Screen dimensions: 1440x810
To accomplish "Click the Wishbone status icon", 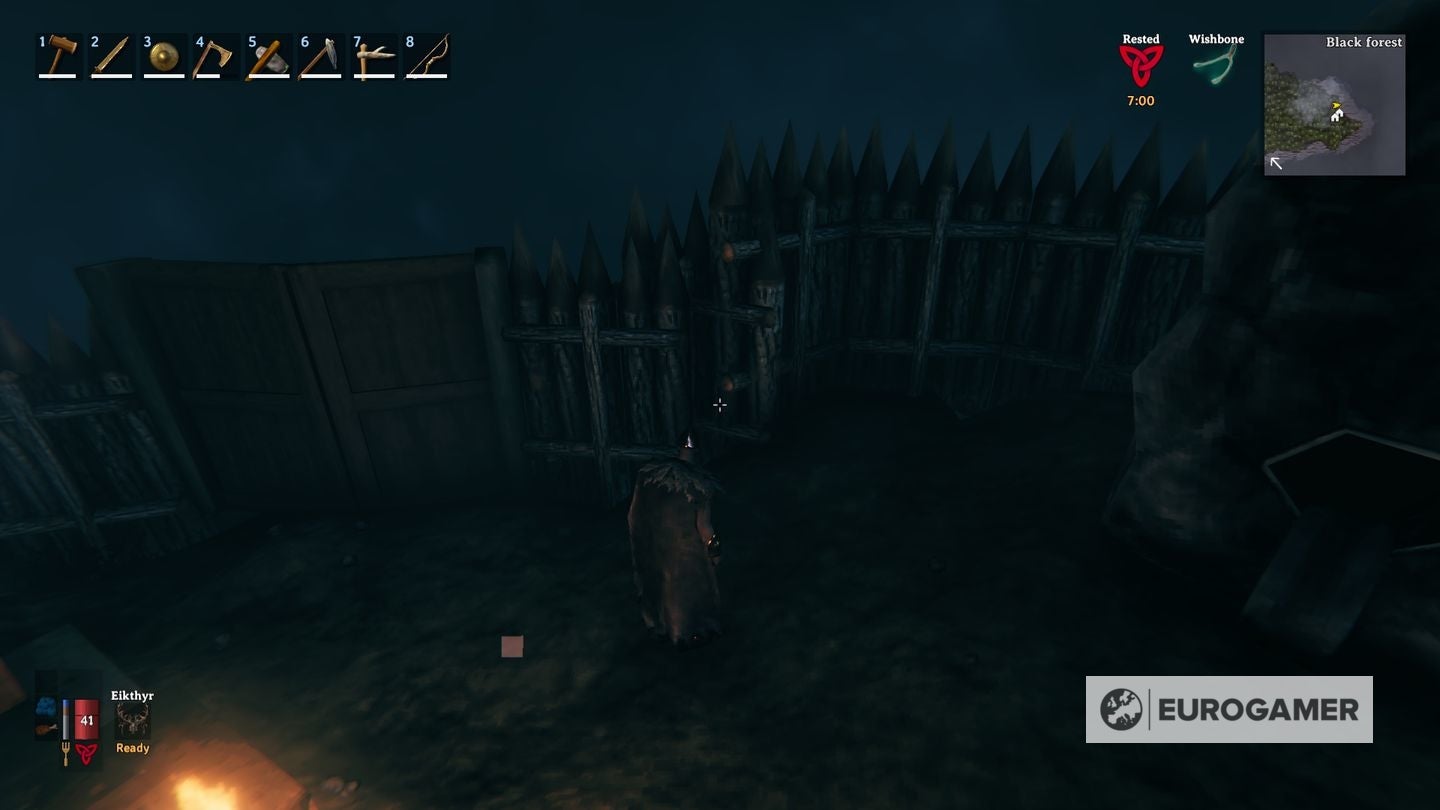I will pyautogui.click(x=1216, y=62).
